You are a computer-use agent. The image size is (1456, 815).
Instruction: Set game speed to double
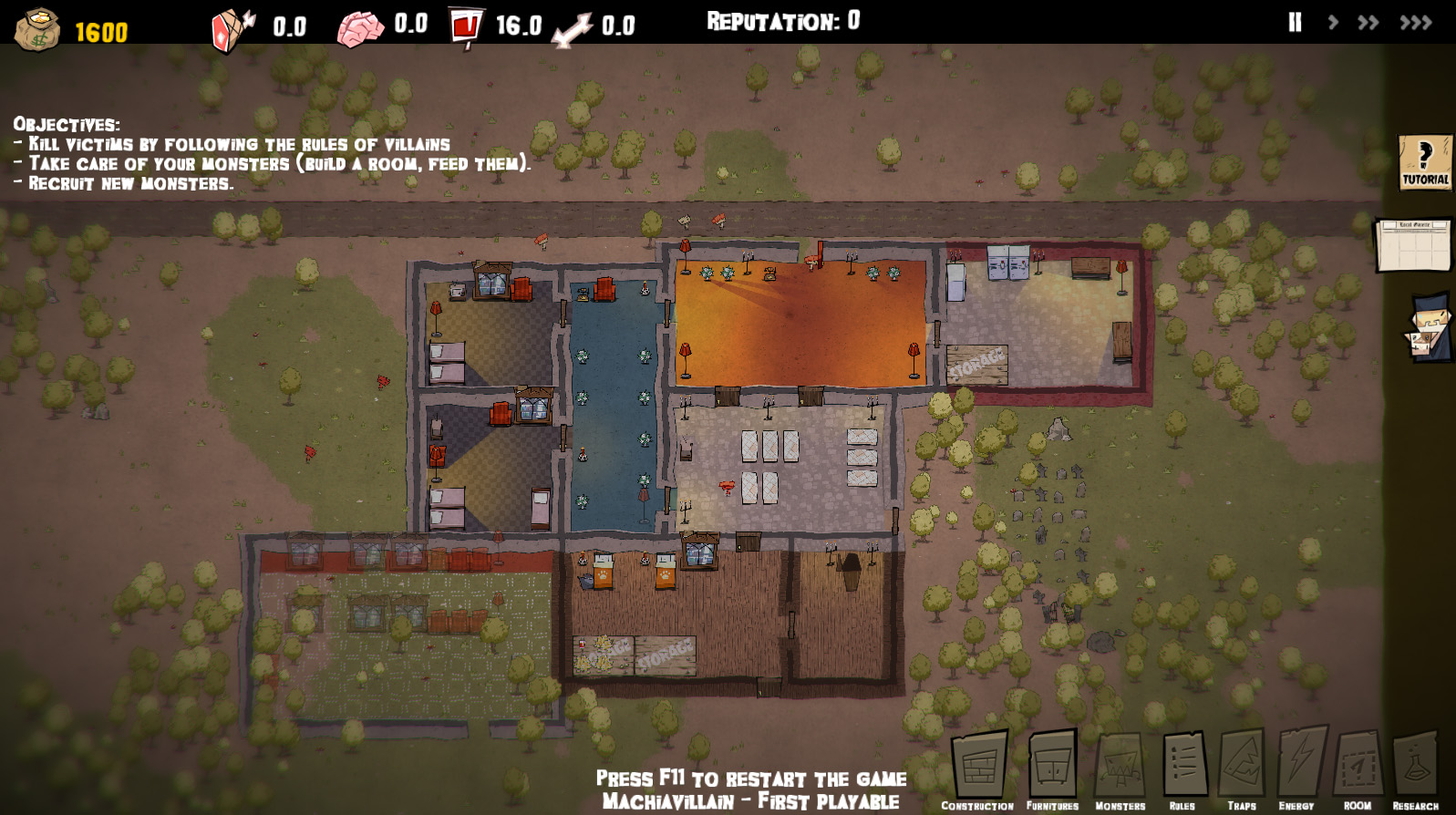(x=1368, y=23)
